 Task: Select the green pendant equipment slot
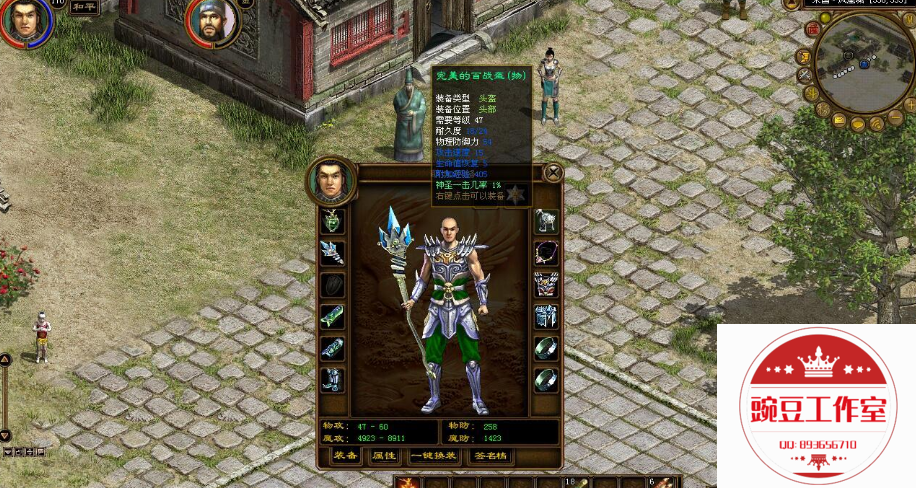click(332, 220)
